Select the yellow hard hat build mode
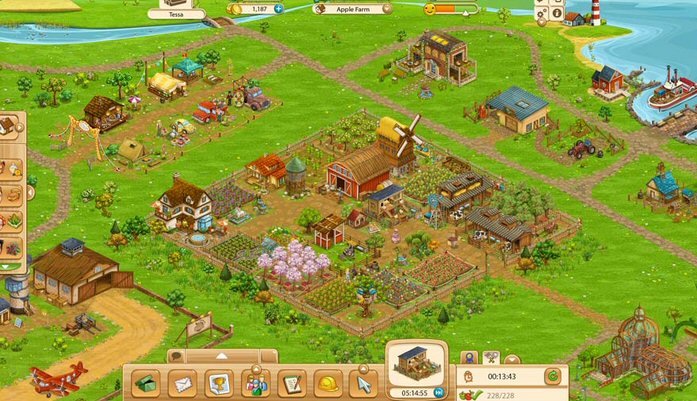The height and width of the screenshot is (401, 697). click(x=326, y=382)
